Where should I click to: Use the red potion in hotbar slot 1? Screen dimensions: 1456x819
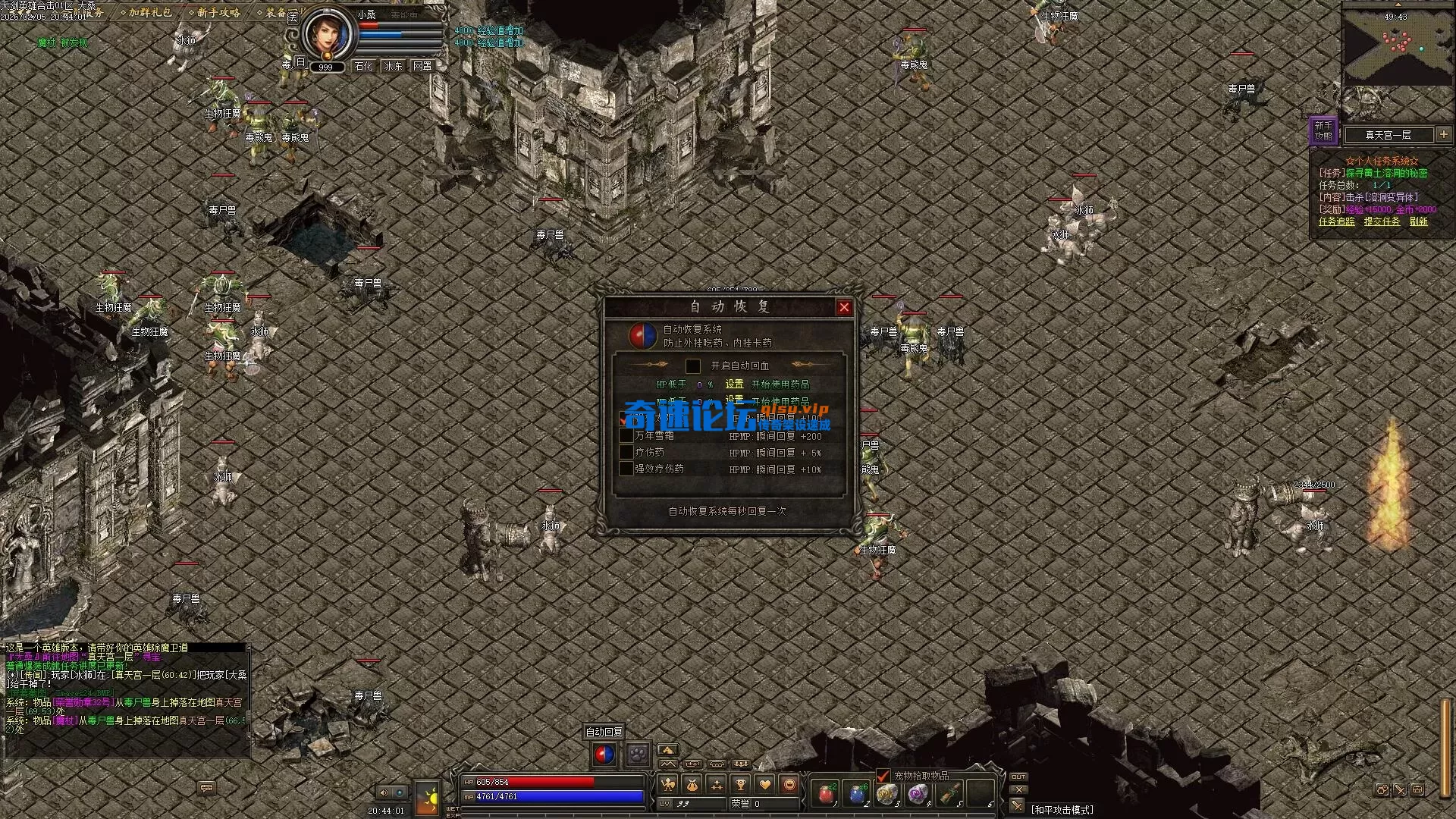tap(825, 794)
